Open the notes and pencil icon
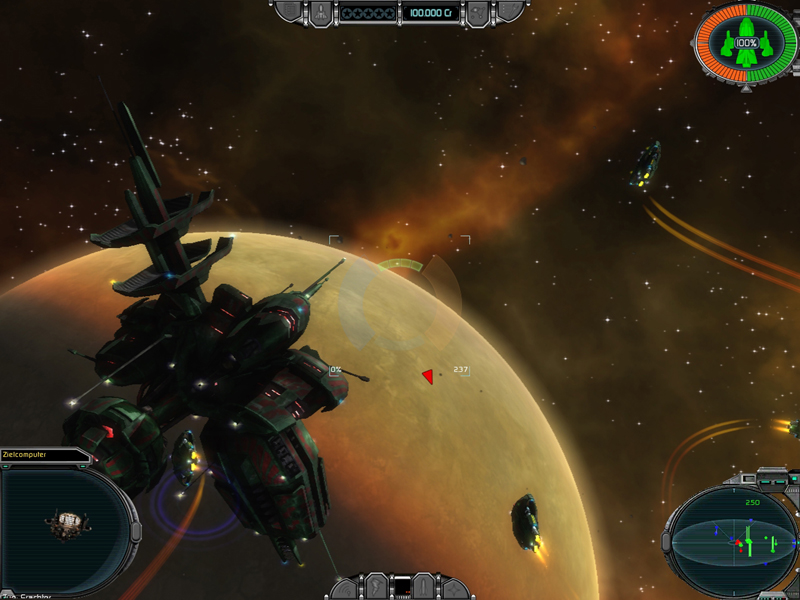This screenshot has width=800, height=600. pyautogui.click(x=510, y=10)
